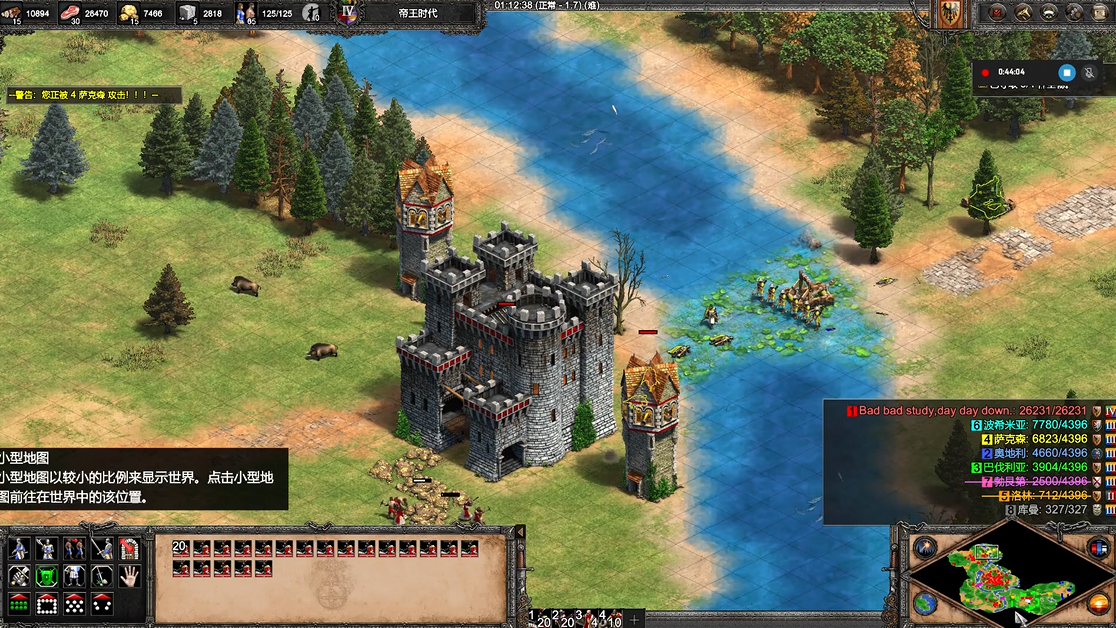Toggle the recording microphone mute button
Screen dimensions: 1116x628
(1089, 72)
